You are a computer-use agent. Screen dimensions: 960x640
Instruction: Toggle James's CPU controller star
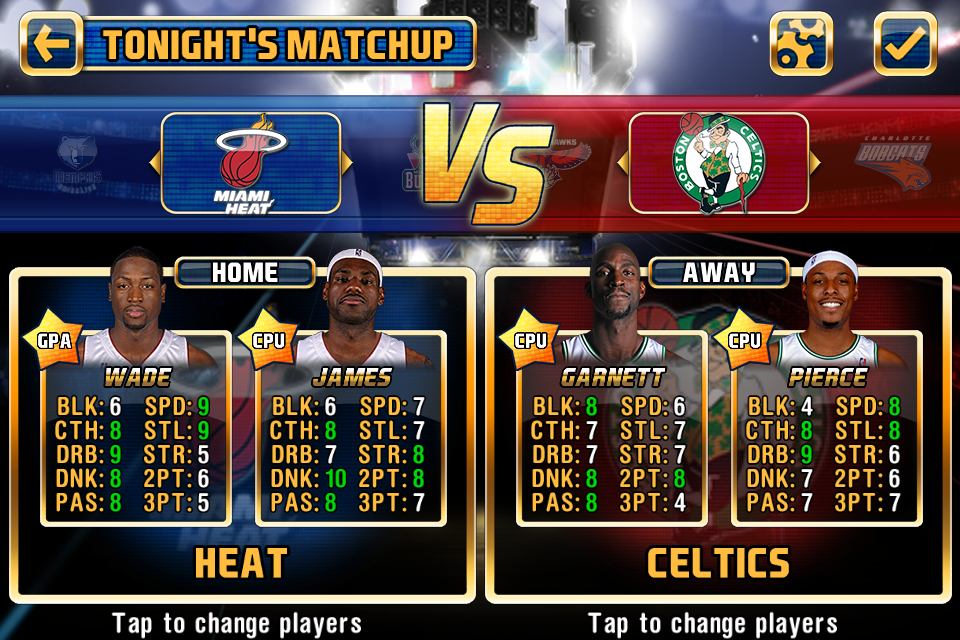[269, 340]
